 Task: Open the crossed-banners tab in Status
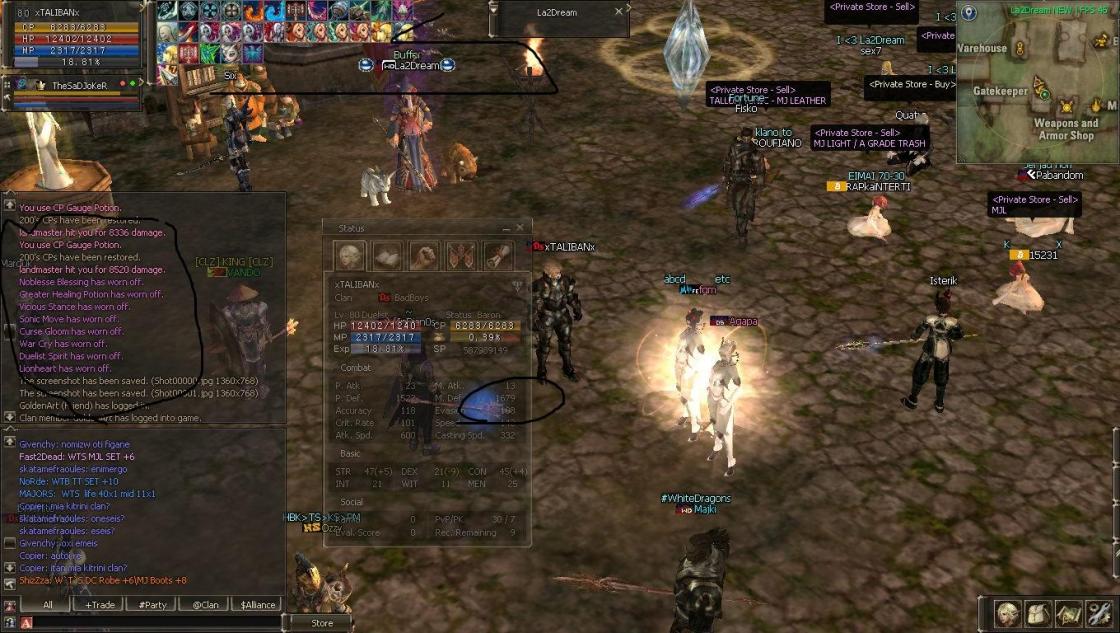(x=461, y=256)
